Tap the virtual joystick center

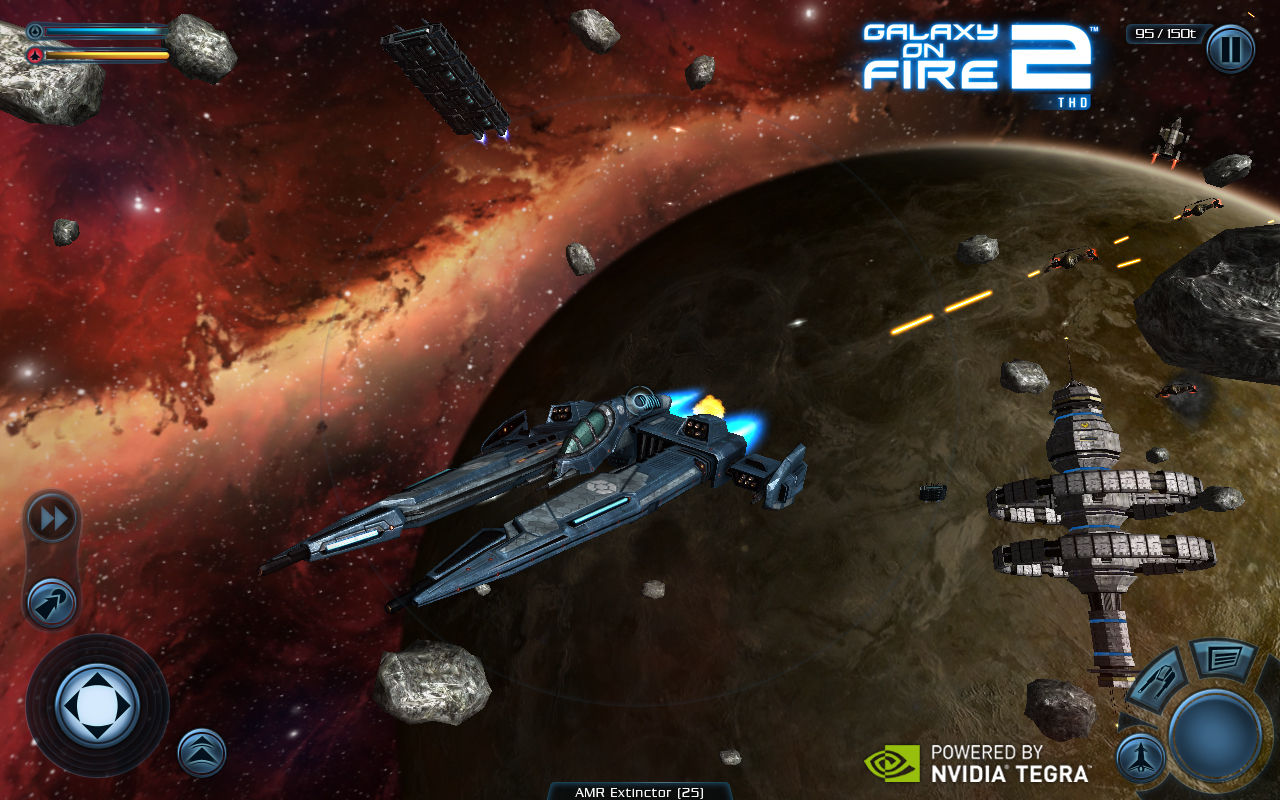click(97, 705)
